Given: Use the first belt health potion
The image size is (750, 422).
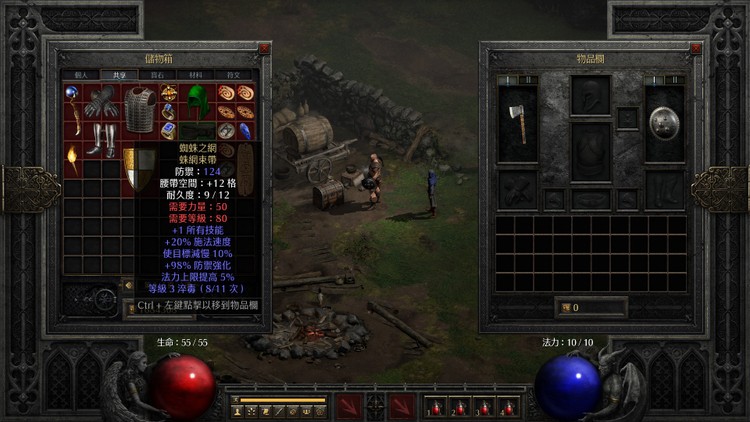Looking at the screenshot, I should pyautogui.click(x=435, y=407).
